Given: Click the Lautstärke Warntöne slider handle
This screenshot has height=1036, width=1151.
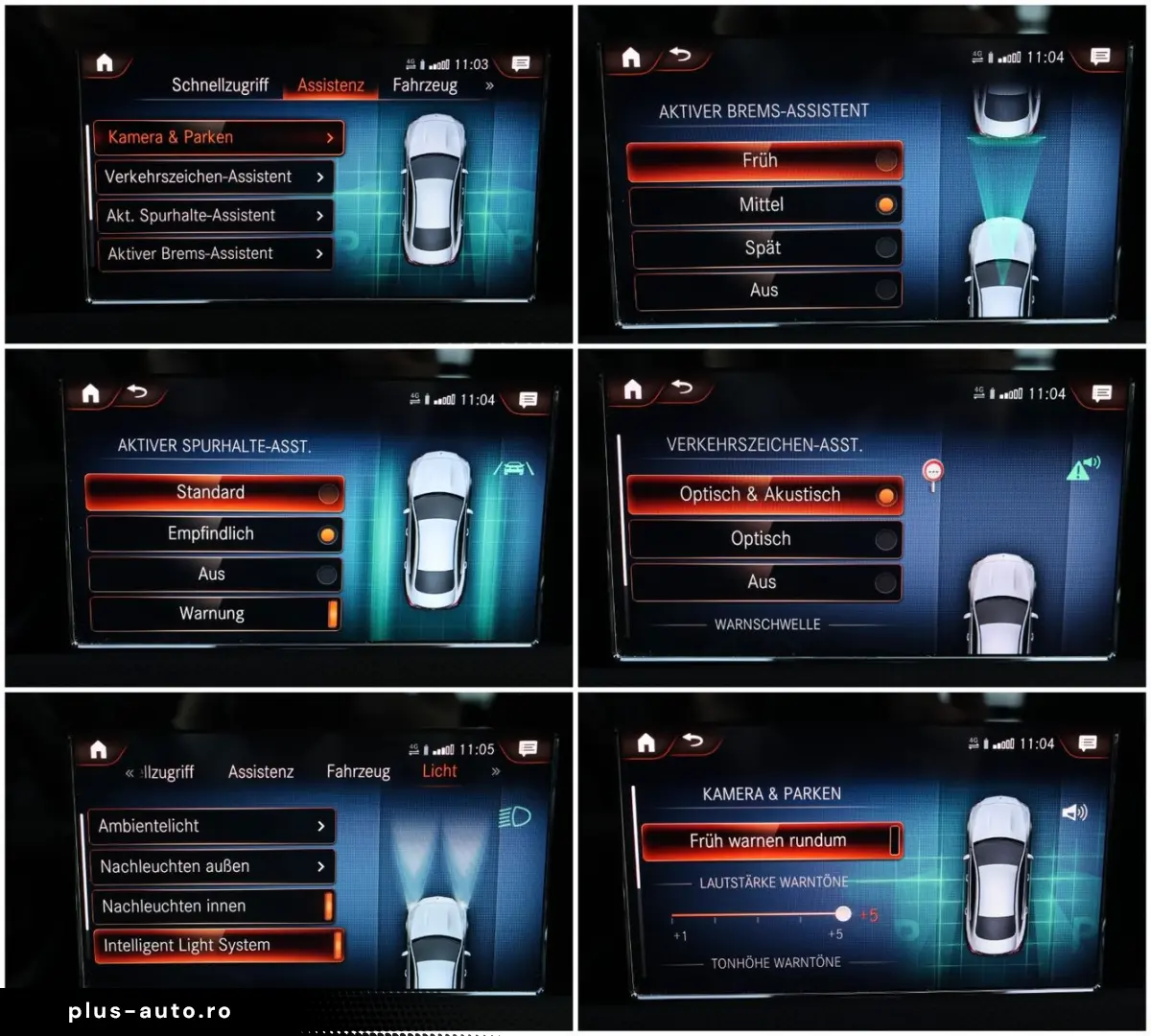Looking at the screenshot, I should click(x=843, y=914).
